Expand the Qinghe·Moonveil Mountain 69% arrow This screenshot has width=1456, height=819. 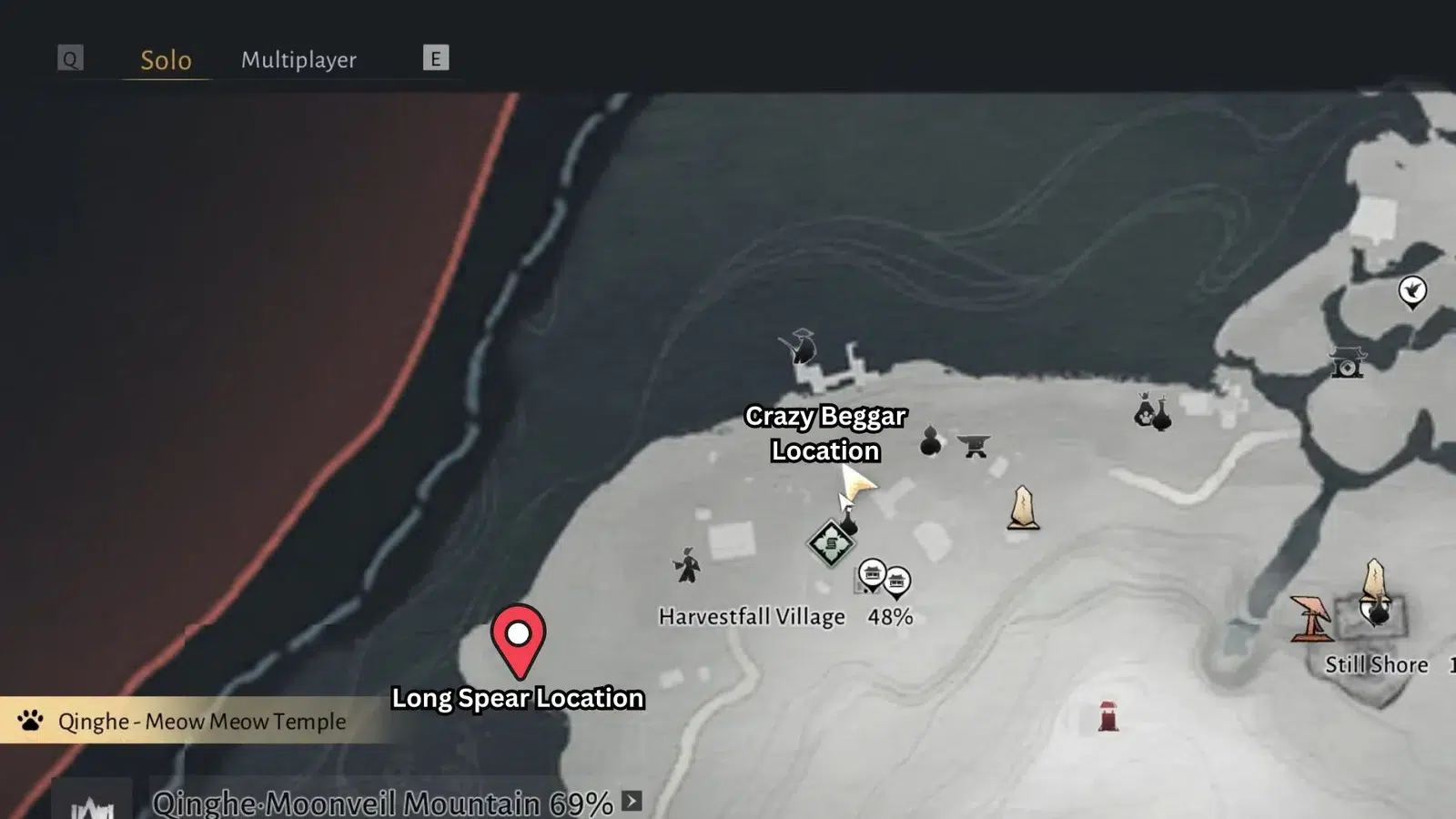(x=632, y=801)
